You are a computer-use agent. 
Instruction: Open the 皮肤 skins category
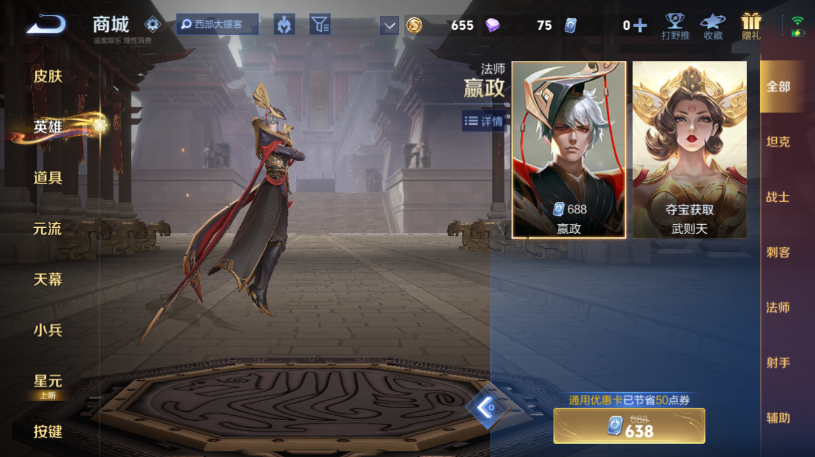(47, 76)
